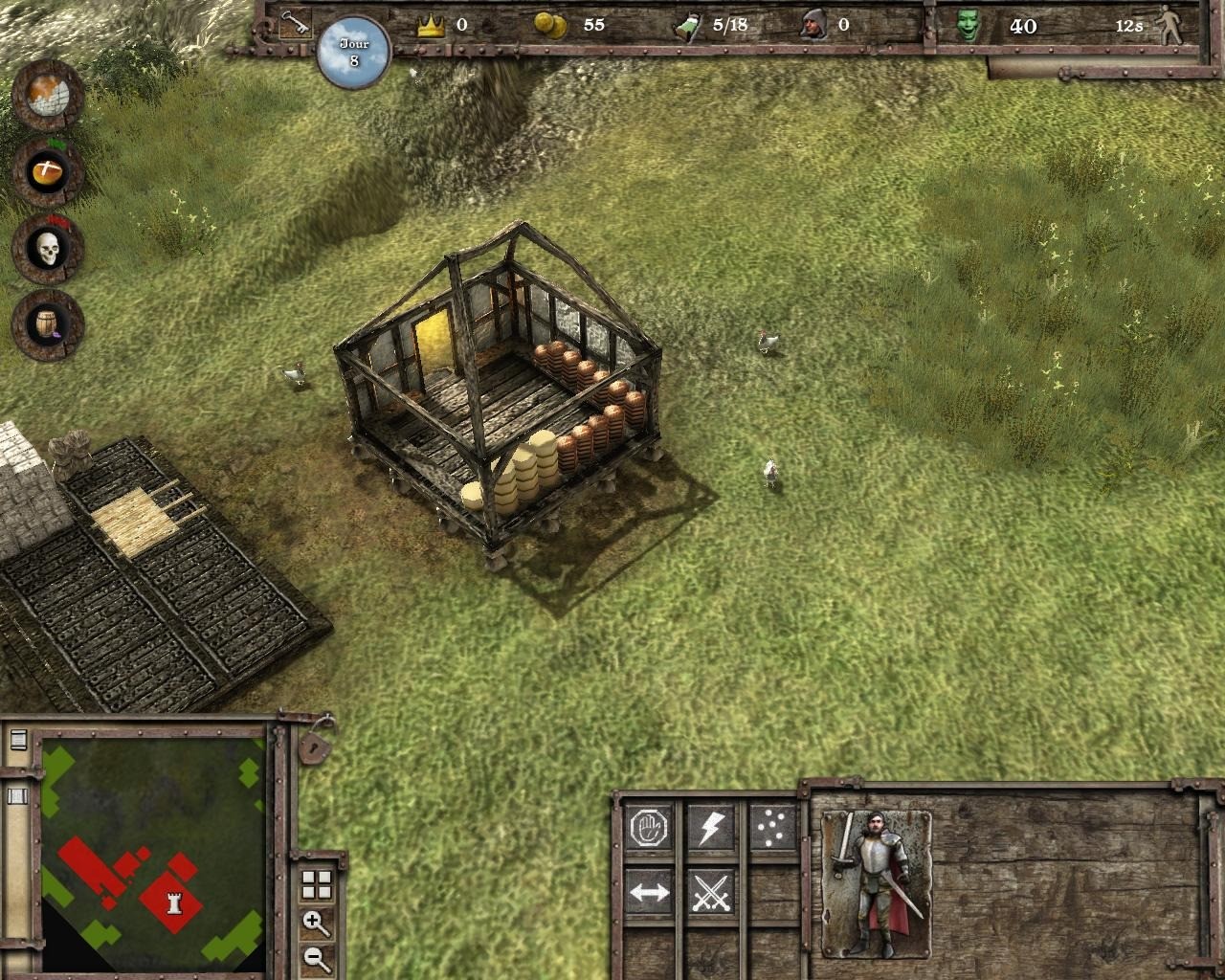Viewport: 1225px width, 980px height.
Task: Click the four-squares grid button
Action: click(316, 885)
